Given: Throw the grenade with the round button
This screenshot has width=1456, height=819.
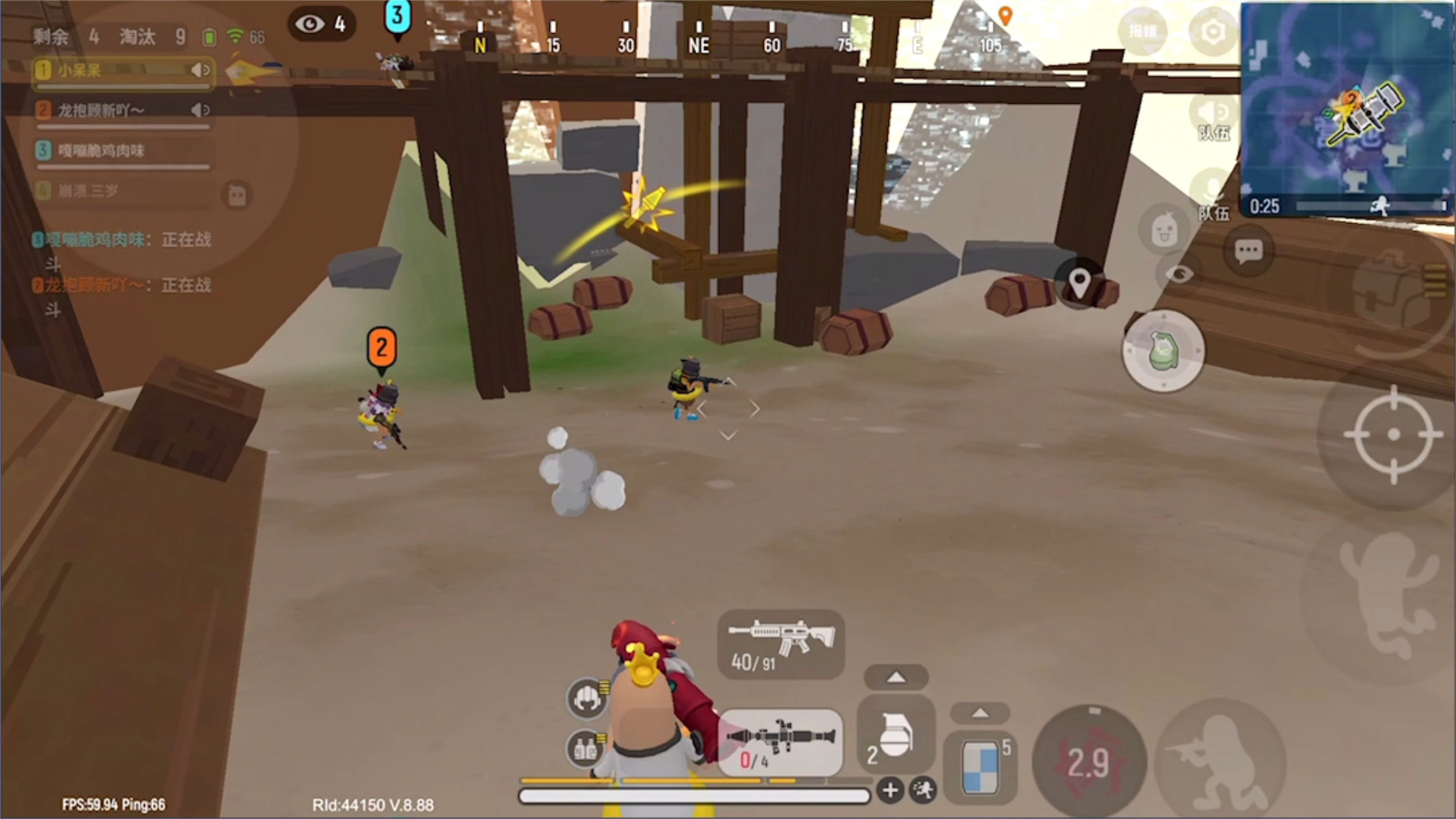Looking at the screenshot, I should (x=1163, y=351).
